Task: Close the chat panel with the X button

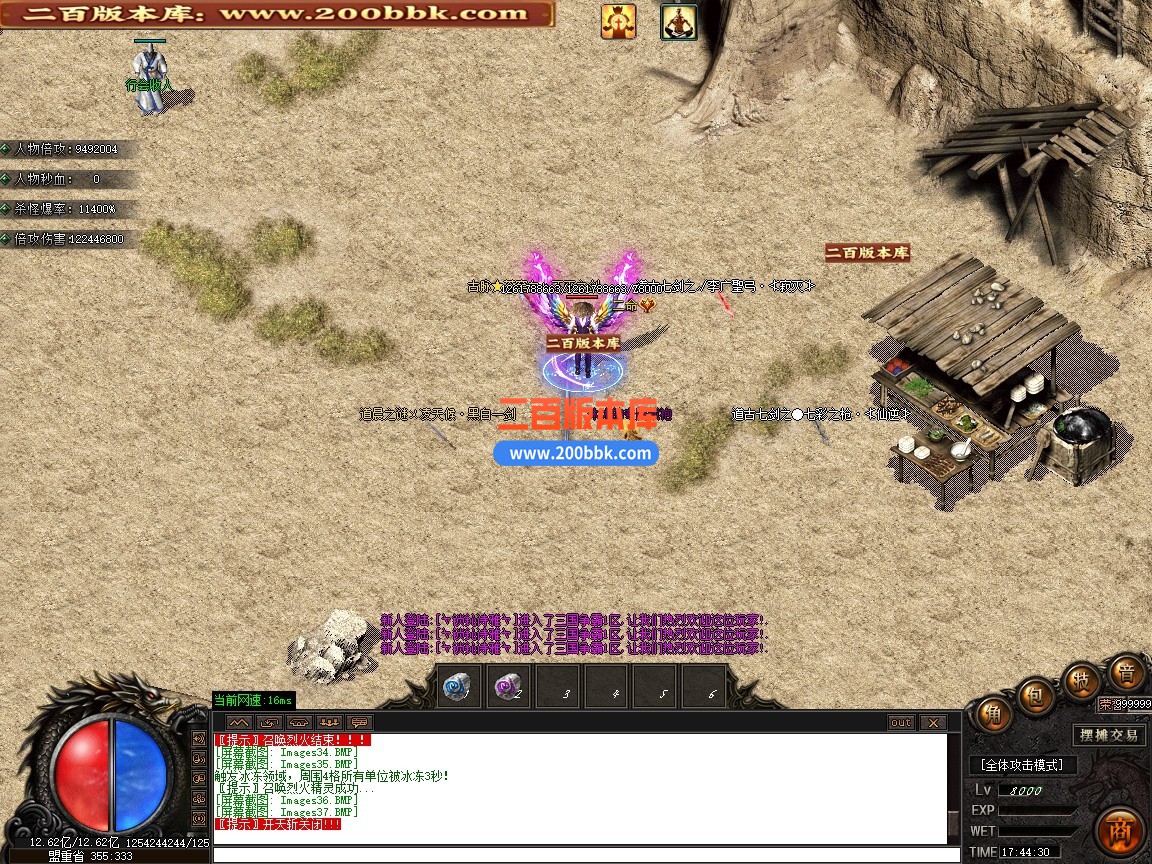Action: tap(932, 722)
